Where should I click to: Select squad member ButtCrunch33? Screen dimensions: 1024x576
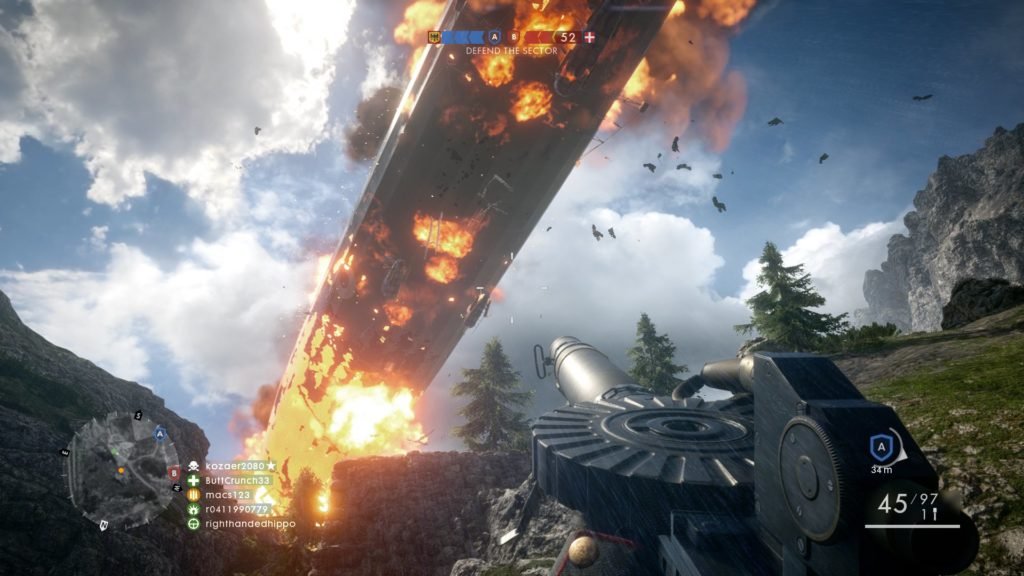237,480
